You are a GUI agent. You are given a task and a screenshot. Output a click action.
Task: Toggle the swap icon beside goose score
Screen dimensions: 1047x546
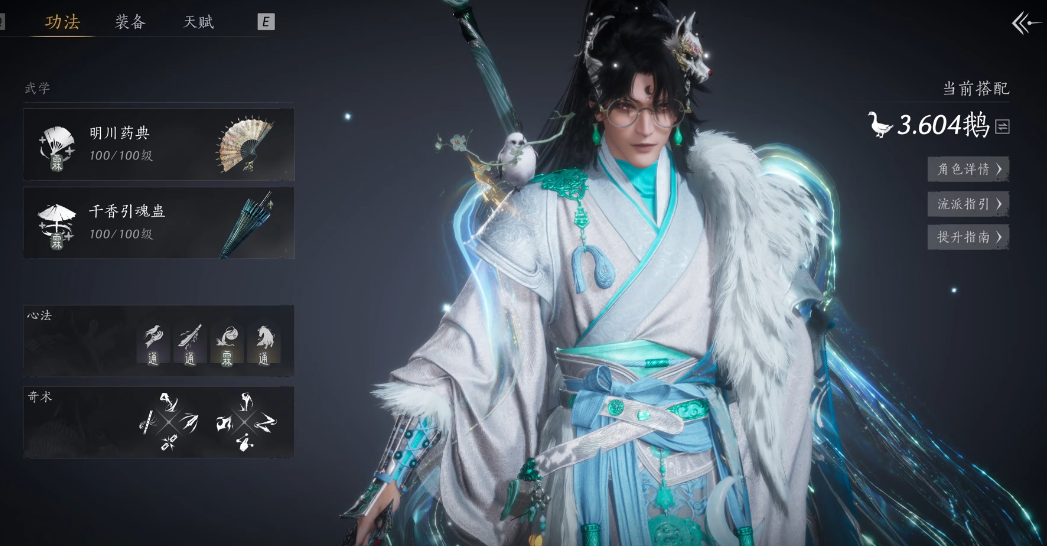pyautogui.click(x=1002, y=126)
